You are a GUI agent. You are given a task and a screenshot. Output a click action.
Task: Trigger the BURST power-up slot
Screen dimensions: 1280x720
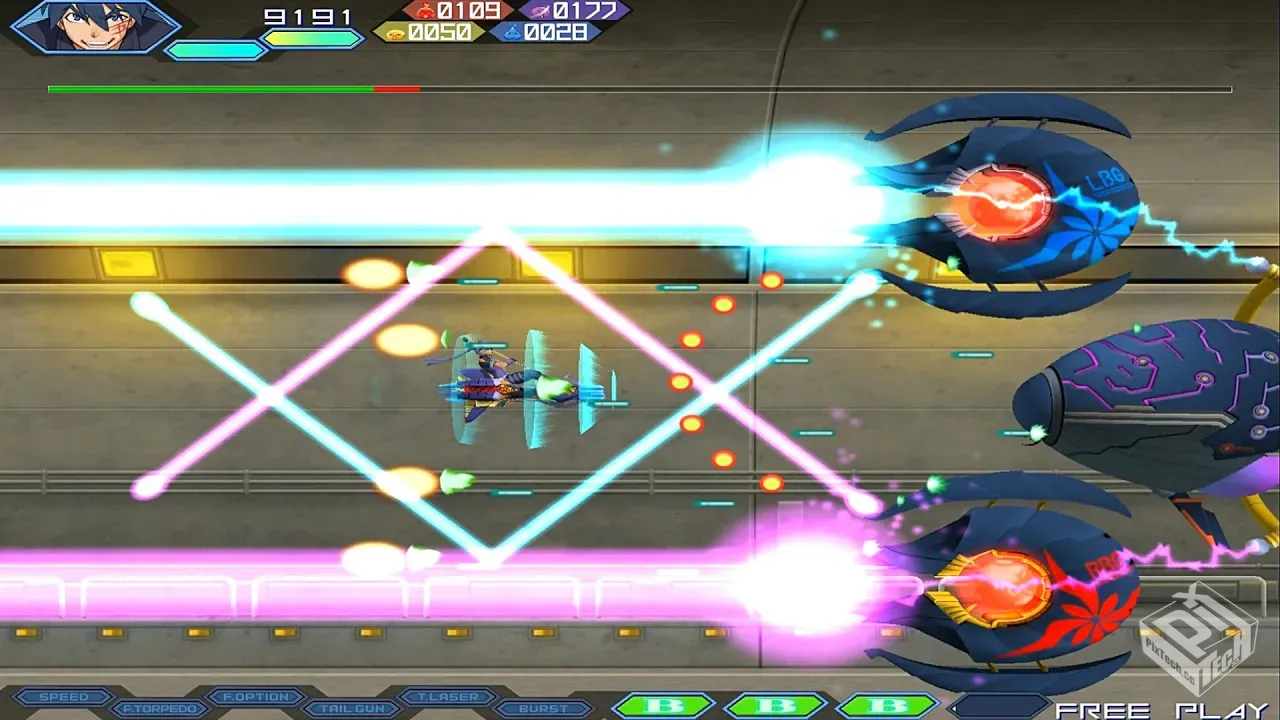pyautogui.click(x=544, y=709)
